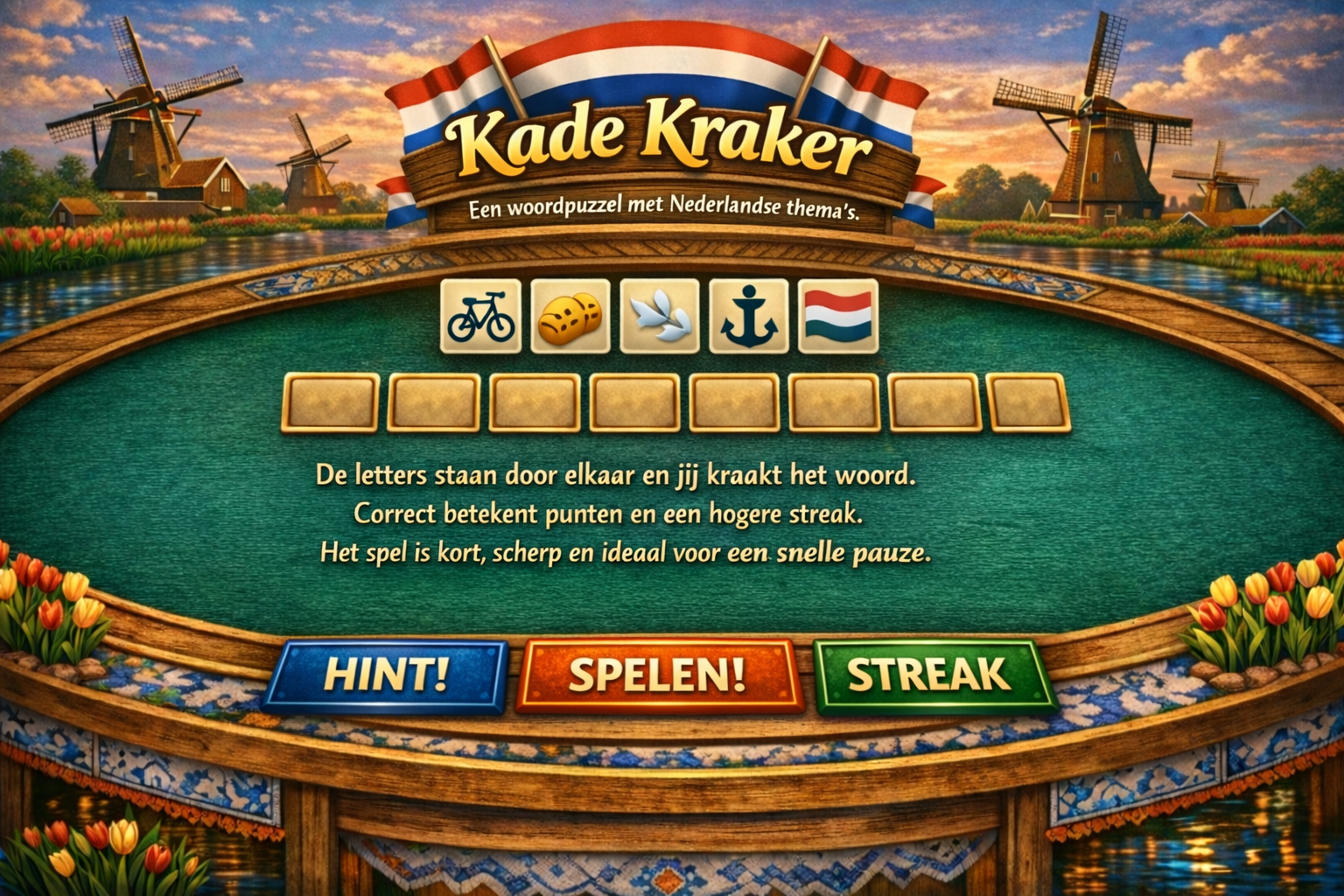Select the bicycle emoji tile

482,316
